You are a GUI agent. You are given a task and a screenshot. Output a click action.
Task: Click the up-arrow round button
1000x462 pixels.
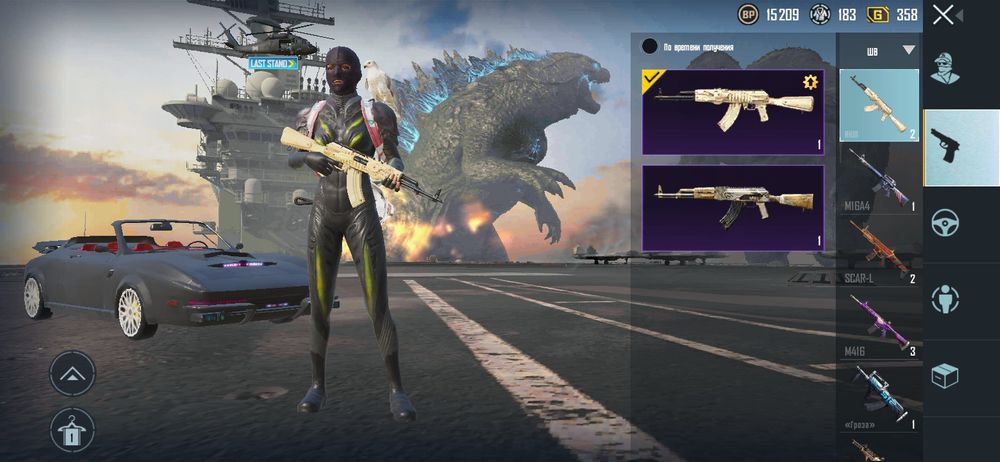click(72, 374)
